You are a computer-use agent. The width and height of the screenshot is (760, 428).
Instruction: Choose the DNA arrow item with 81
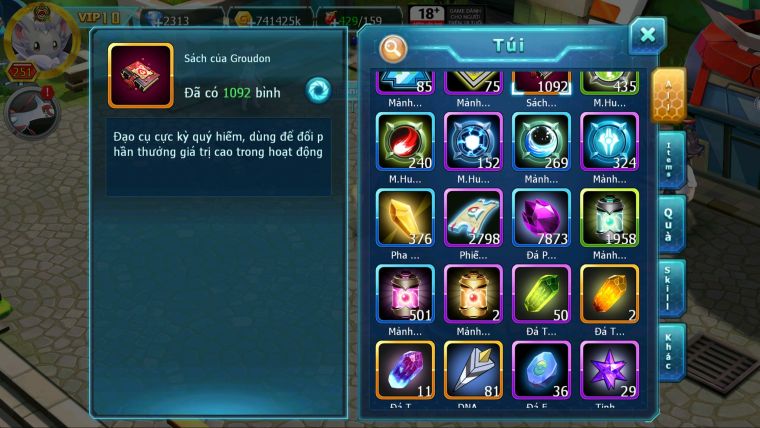coord(473,370)
